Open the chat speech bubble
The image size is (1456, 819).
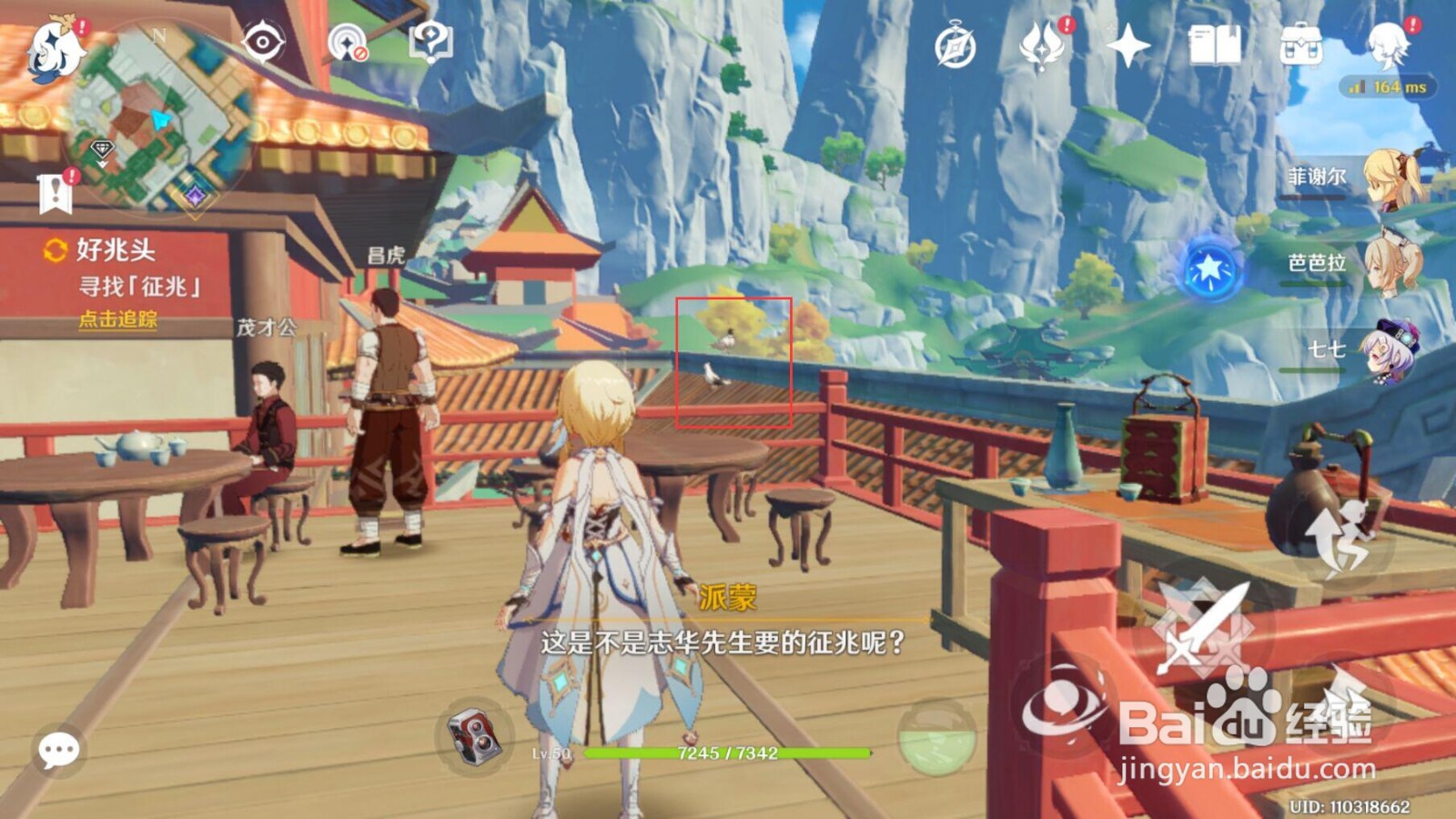[59, 749]
